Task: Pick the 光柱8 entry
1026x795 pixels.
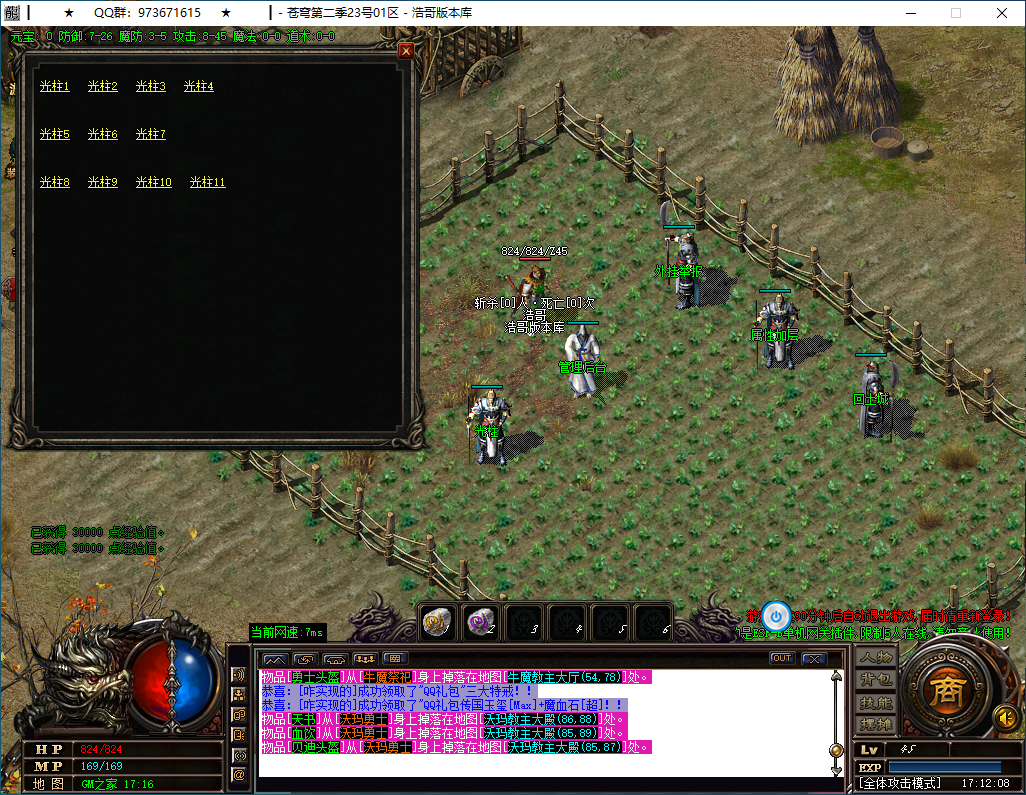Action: [x=55, y=183]
